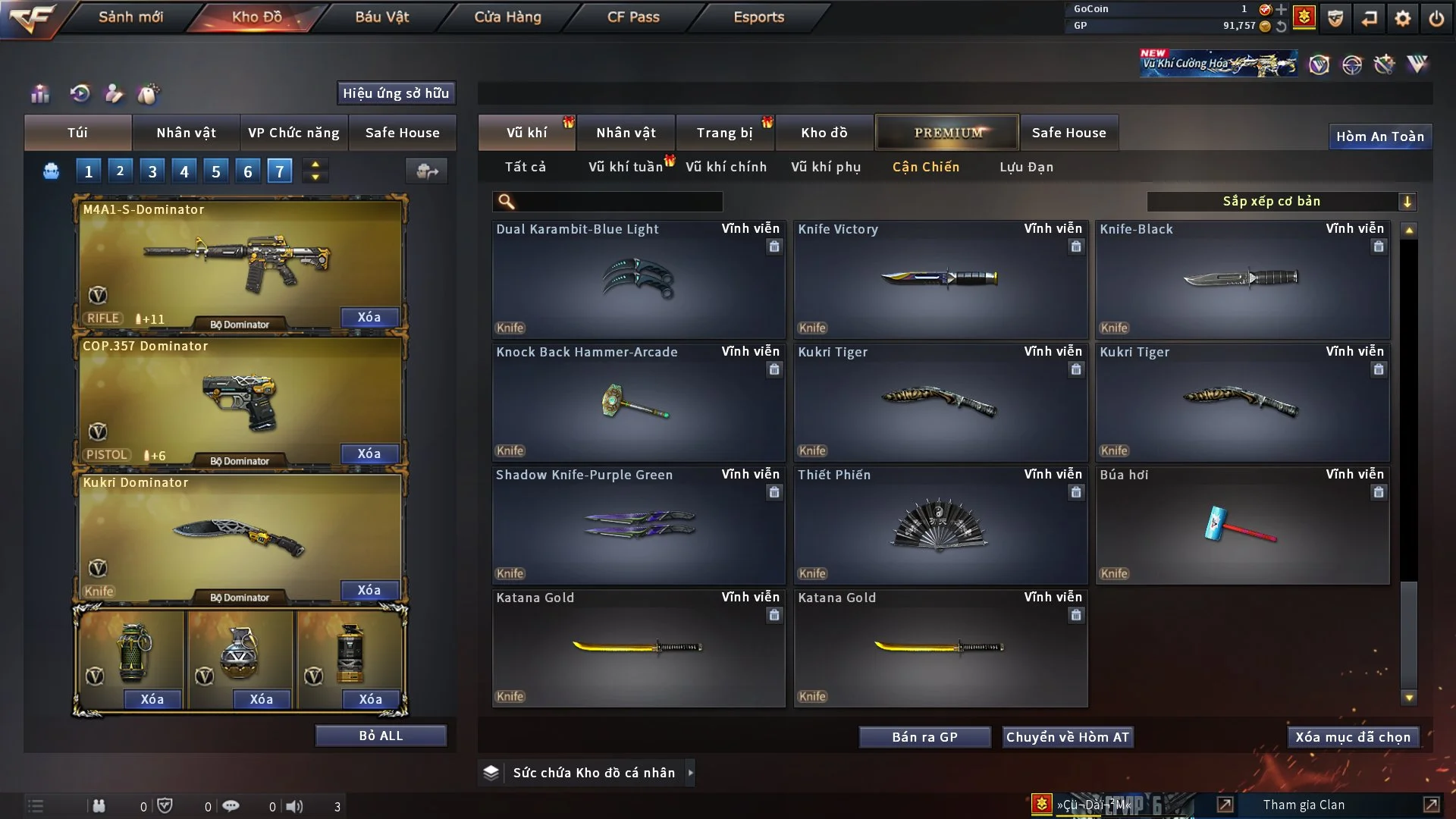Click the power exit icon
1456x819 pixels.
(1436, 18)
